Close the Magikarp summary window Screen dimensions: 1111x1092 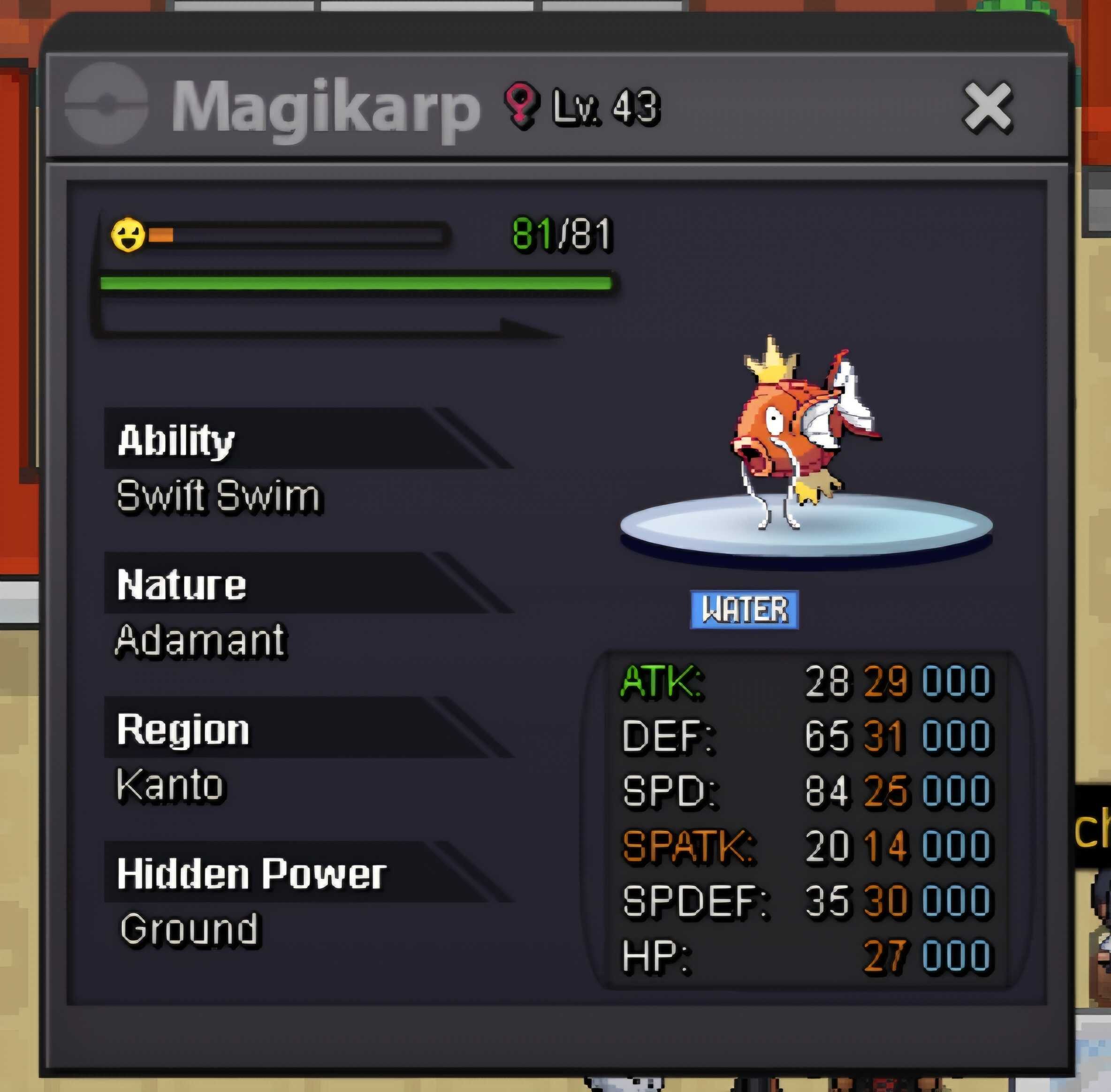click(x=988, y=107)
